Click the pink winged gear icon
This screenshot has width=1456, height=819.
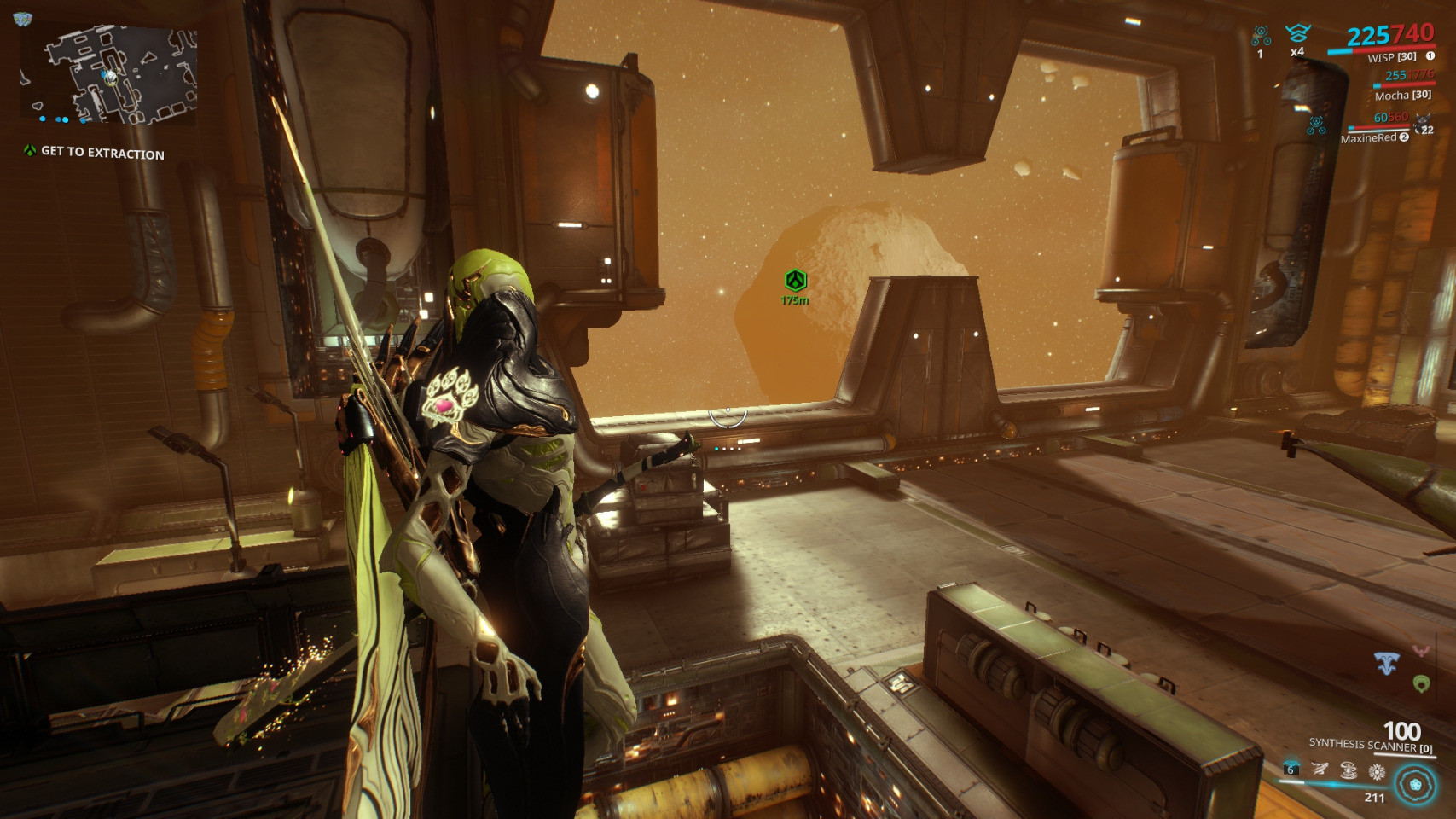point(1421,652)
